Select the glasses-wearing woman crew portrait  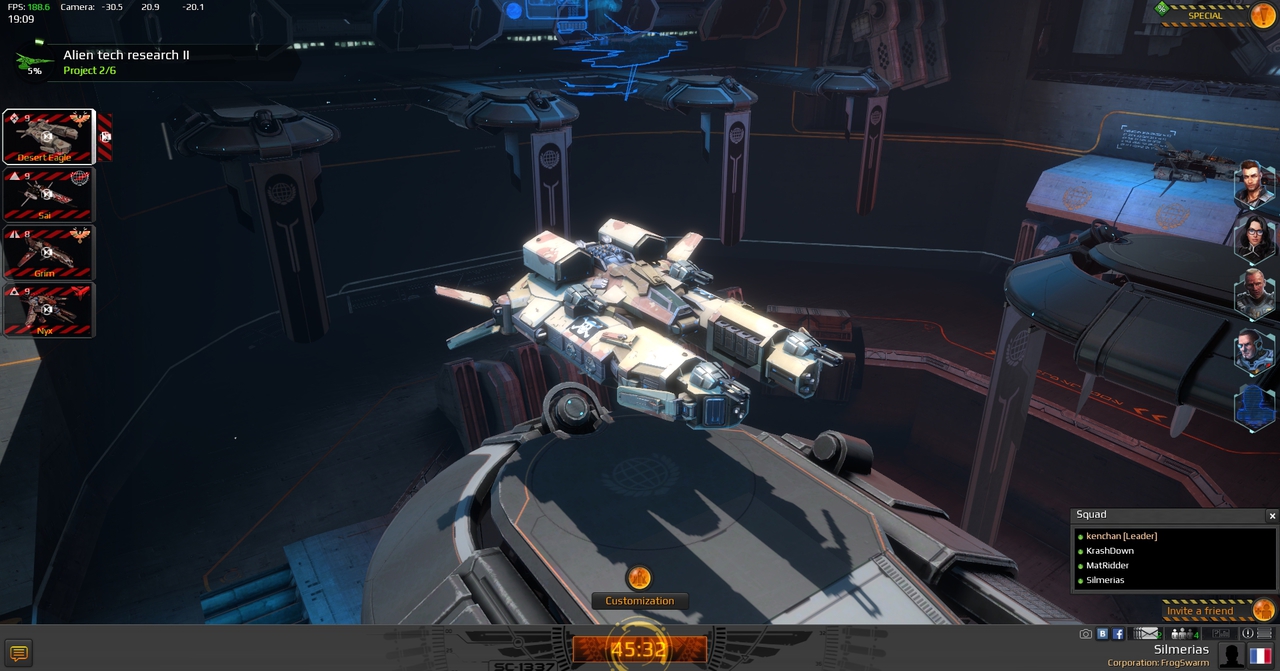click(1252, 236)
